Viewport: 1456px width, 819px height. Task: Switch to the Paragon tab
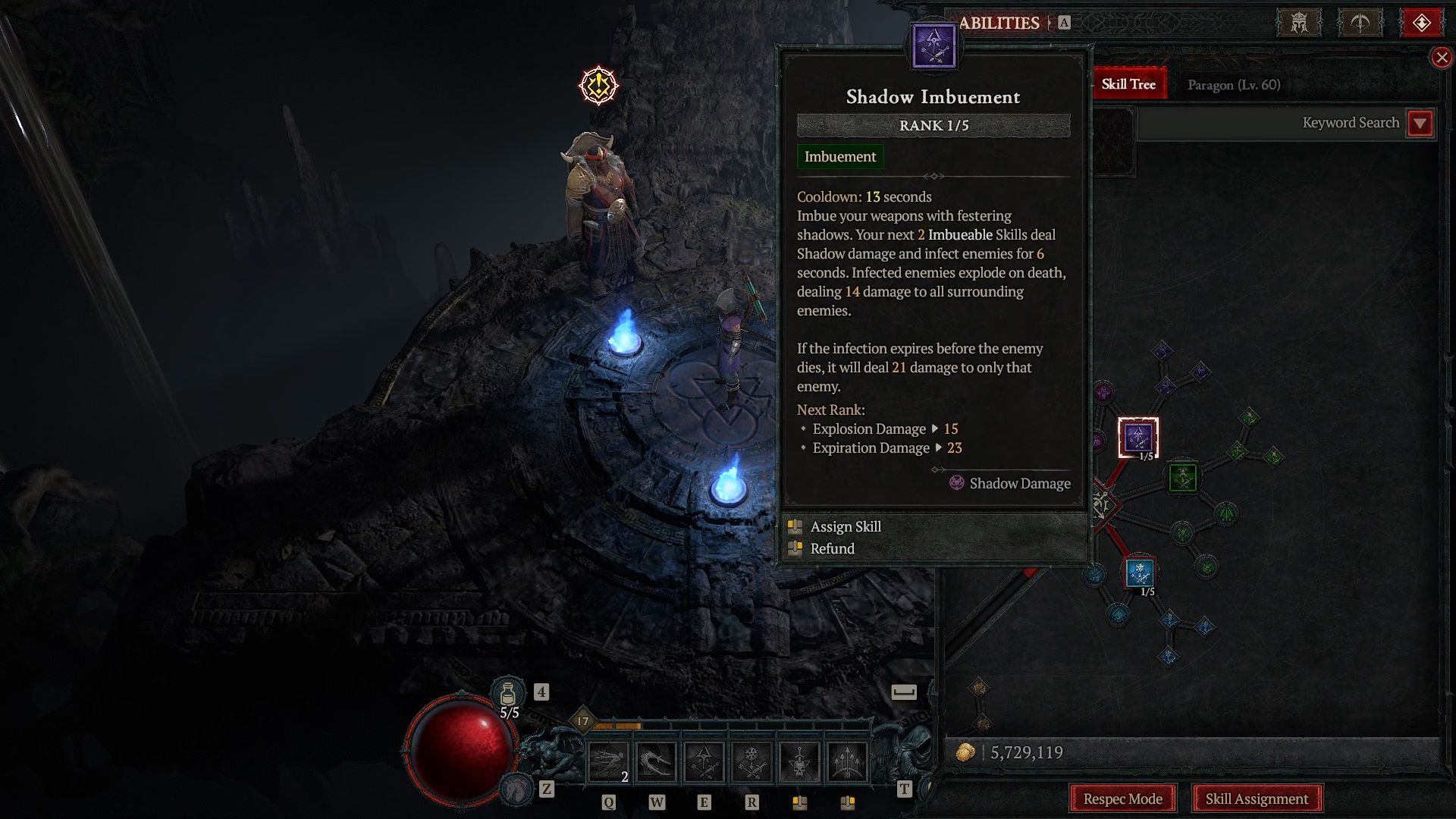point(1233,85)
